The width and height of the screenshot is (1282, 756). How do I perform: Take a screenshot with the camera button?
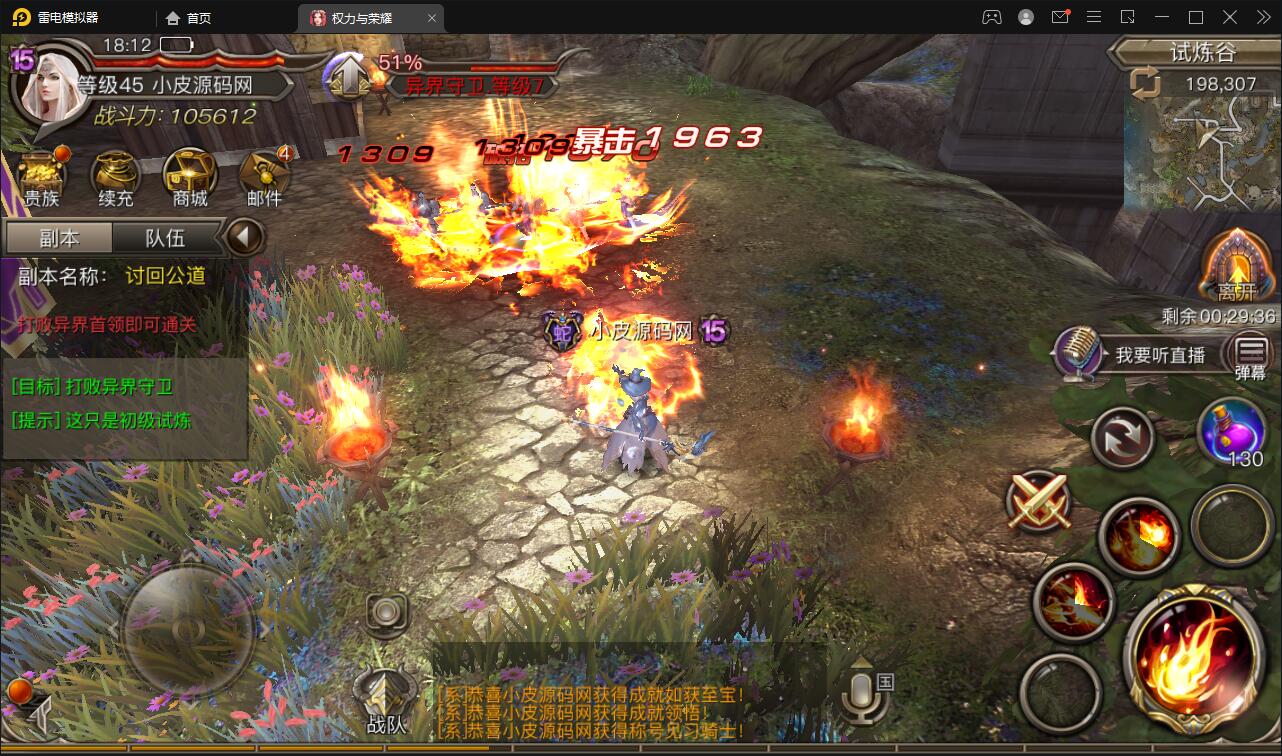[387, 611]
